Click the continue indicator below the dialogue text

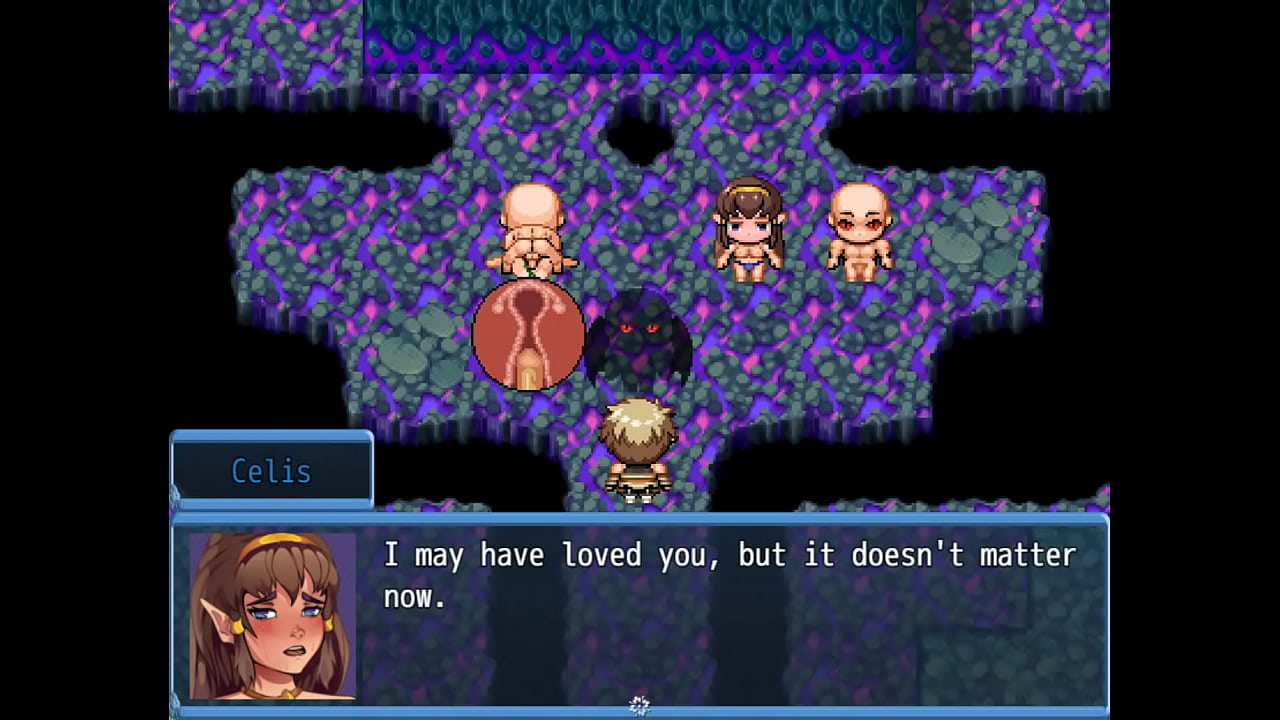coord(640,706)
